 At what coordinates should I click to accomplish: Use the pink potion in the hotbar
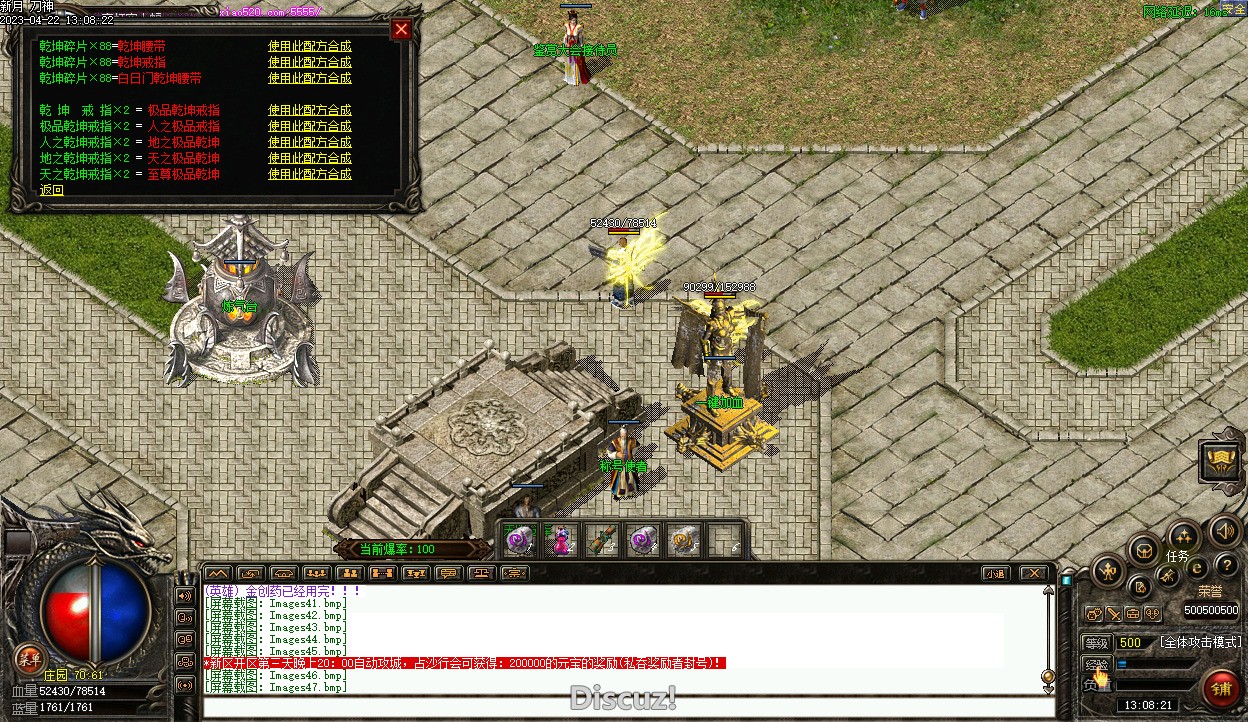pyautogui.click(x=562, y=541)
